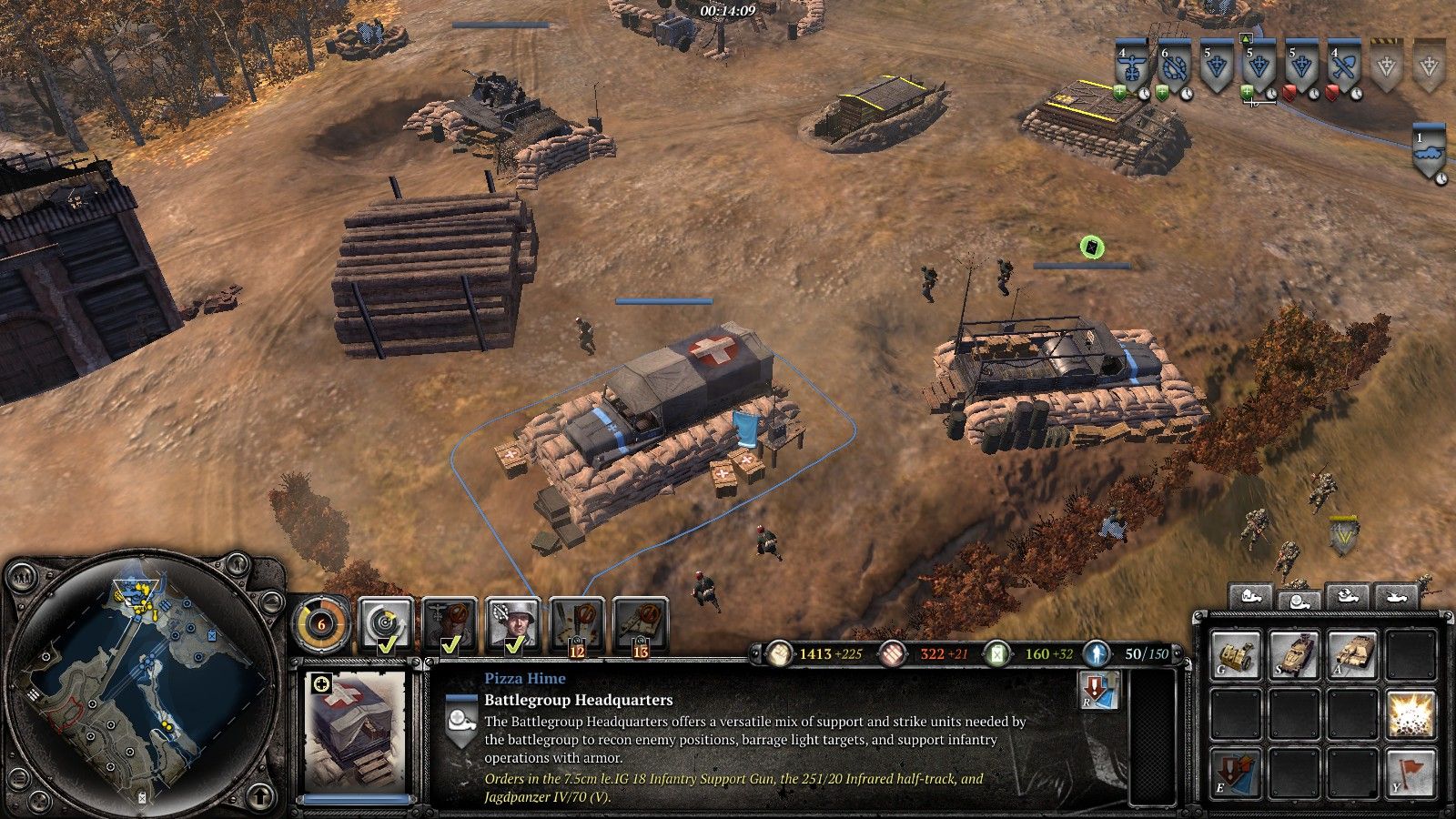This screenshot has width=1456, height=819.
Task: Open the commander points dial showing 6
Action: point(321,624)
